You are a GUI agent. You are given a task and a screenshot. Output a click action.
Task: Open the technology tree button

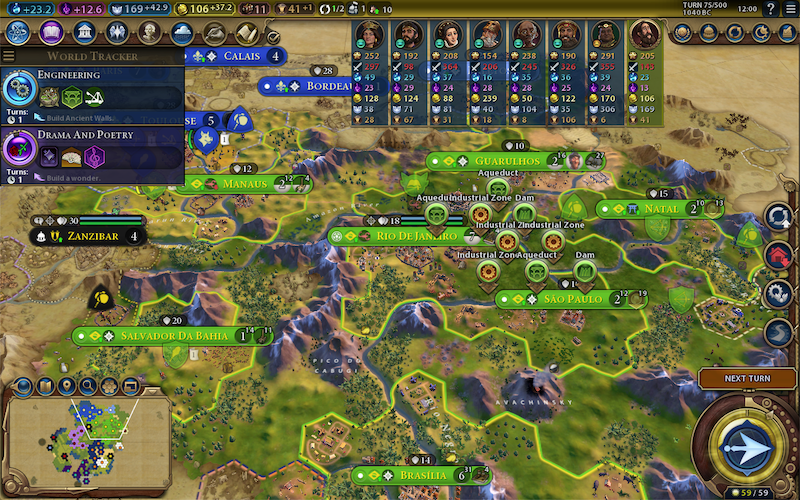point(18,32)
